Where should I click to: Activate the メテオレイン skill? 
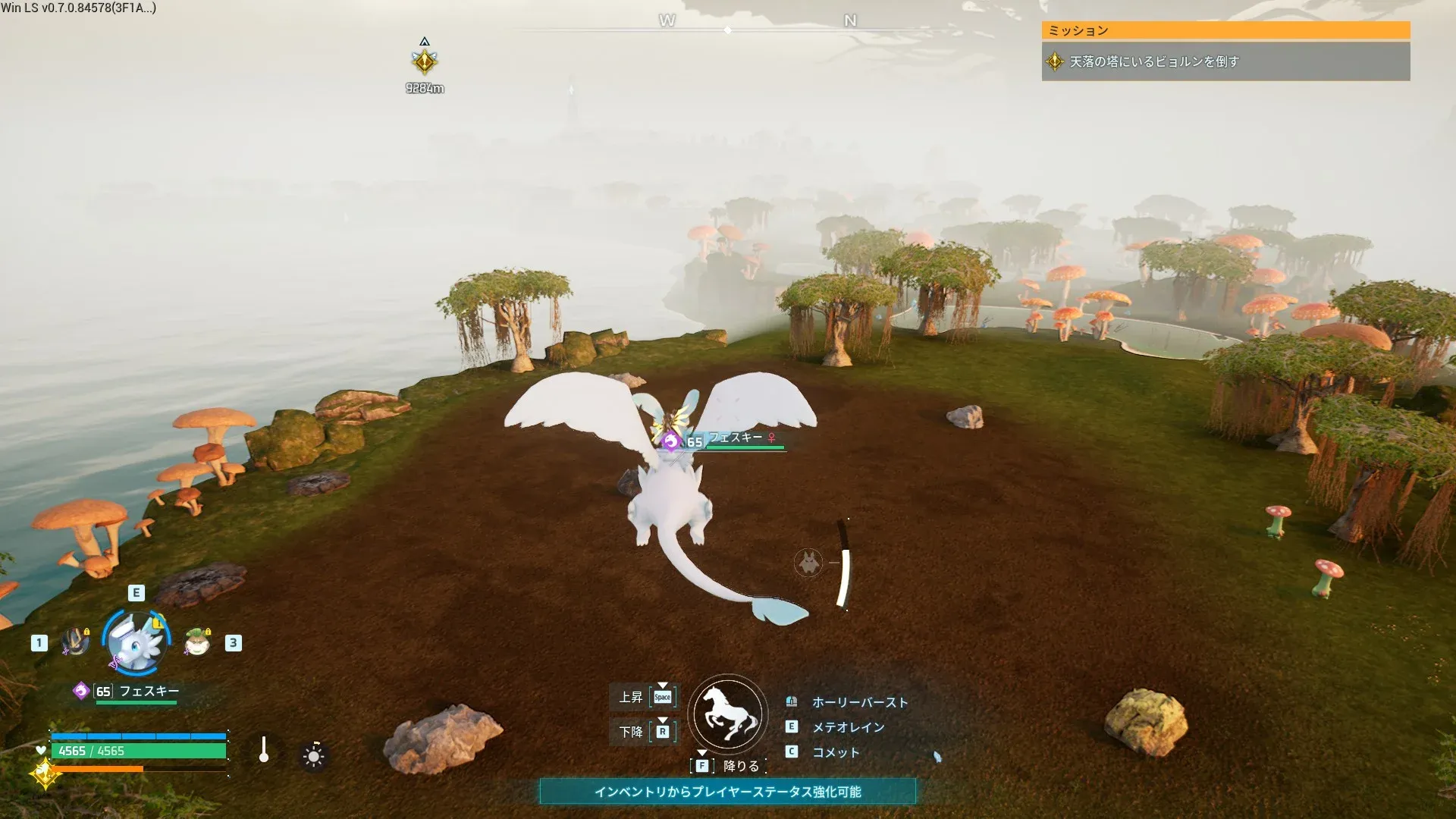848,727
